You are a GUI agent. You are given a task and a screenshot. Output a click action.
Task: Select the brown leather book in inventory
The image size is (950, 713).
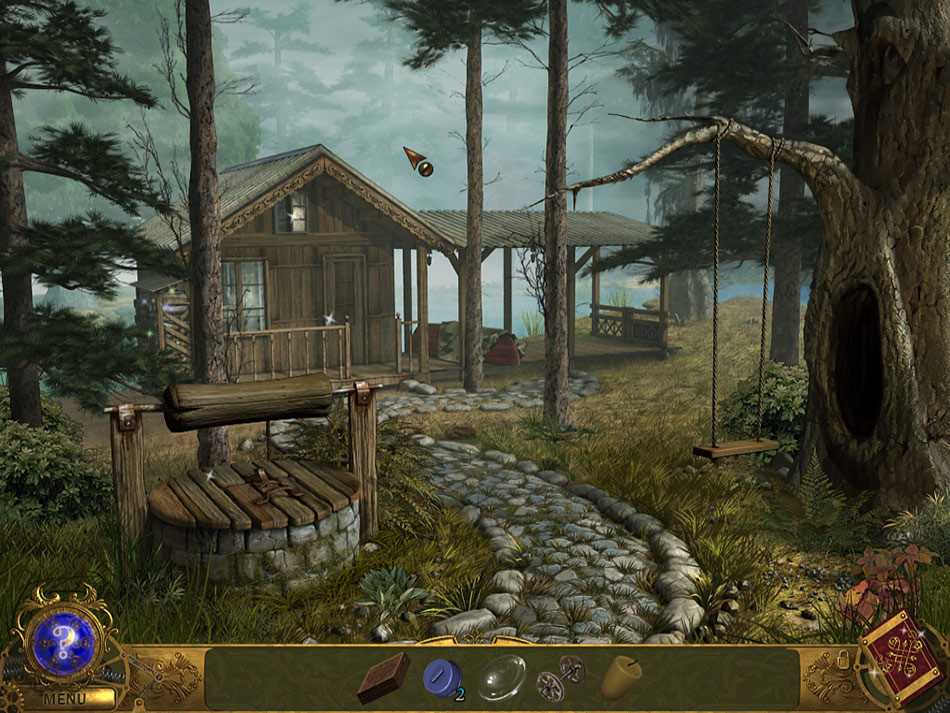pyautogui.click(x=384, y=677)
